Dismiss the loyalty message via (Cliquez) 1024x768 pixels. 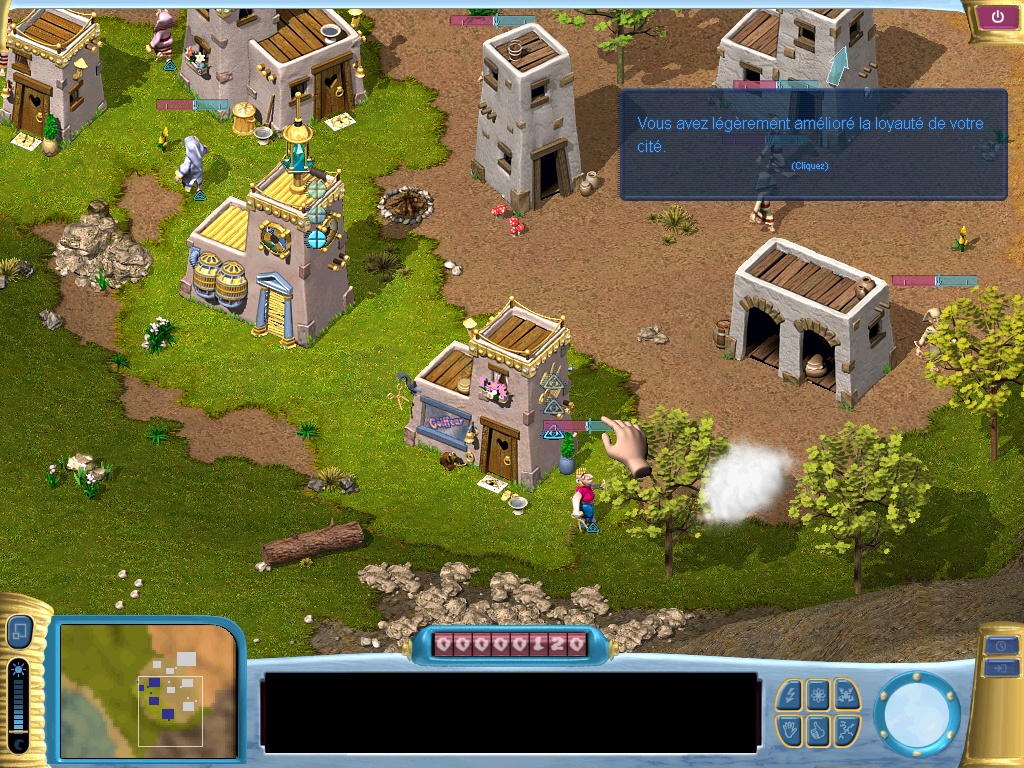point(810,165)
